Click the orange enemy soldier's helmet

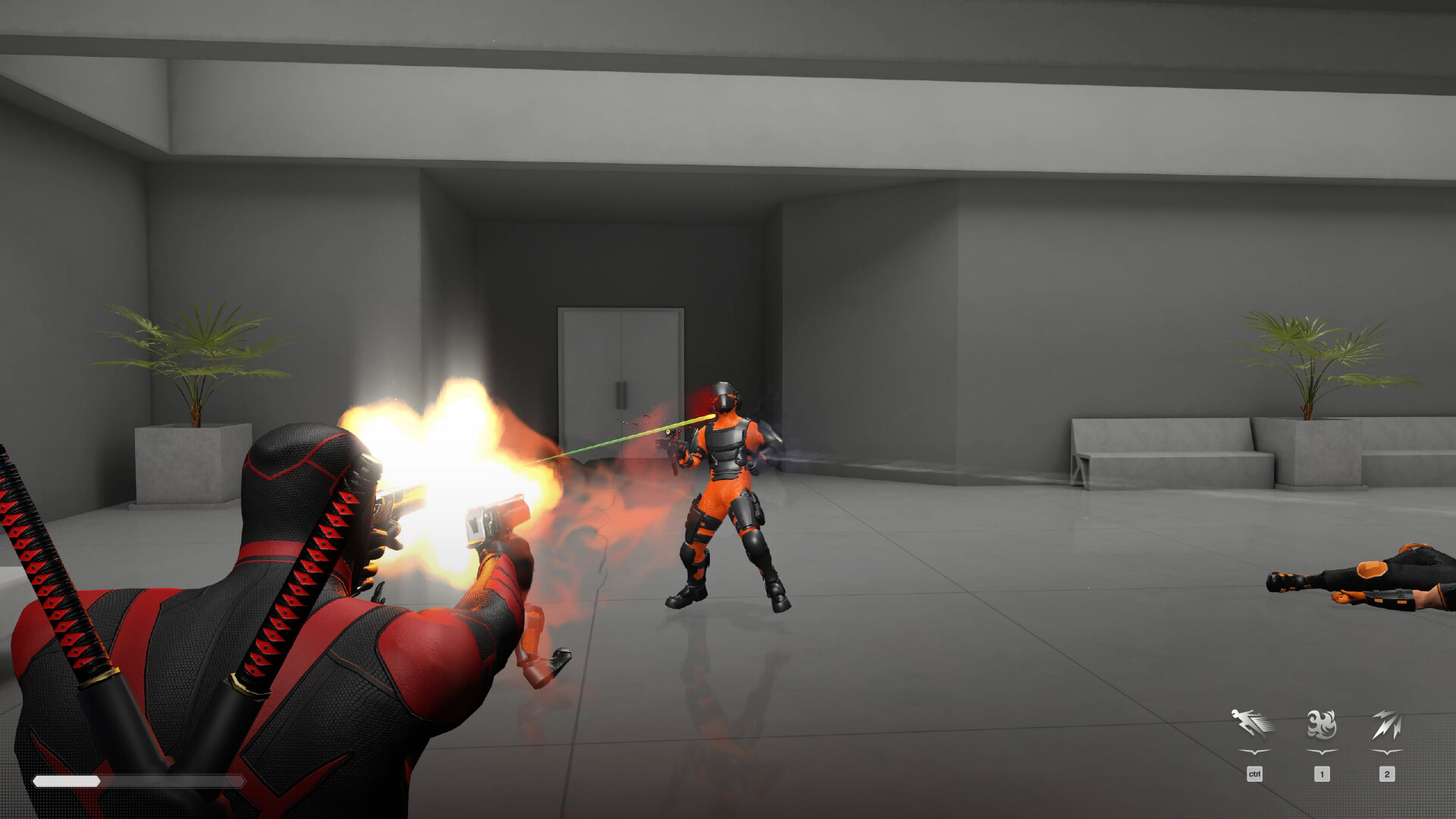coord(726,394)
